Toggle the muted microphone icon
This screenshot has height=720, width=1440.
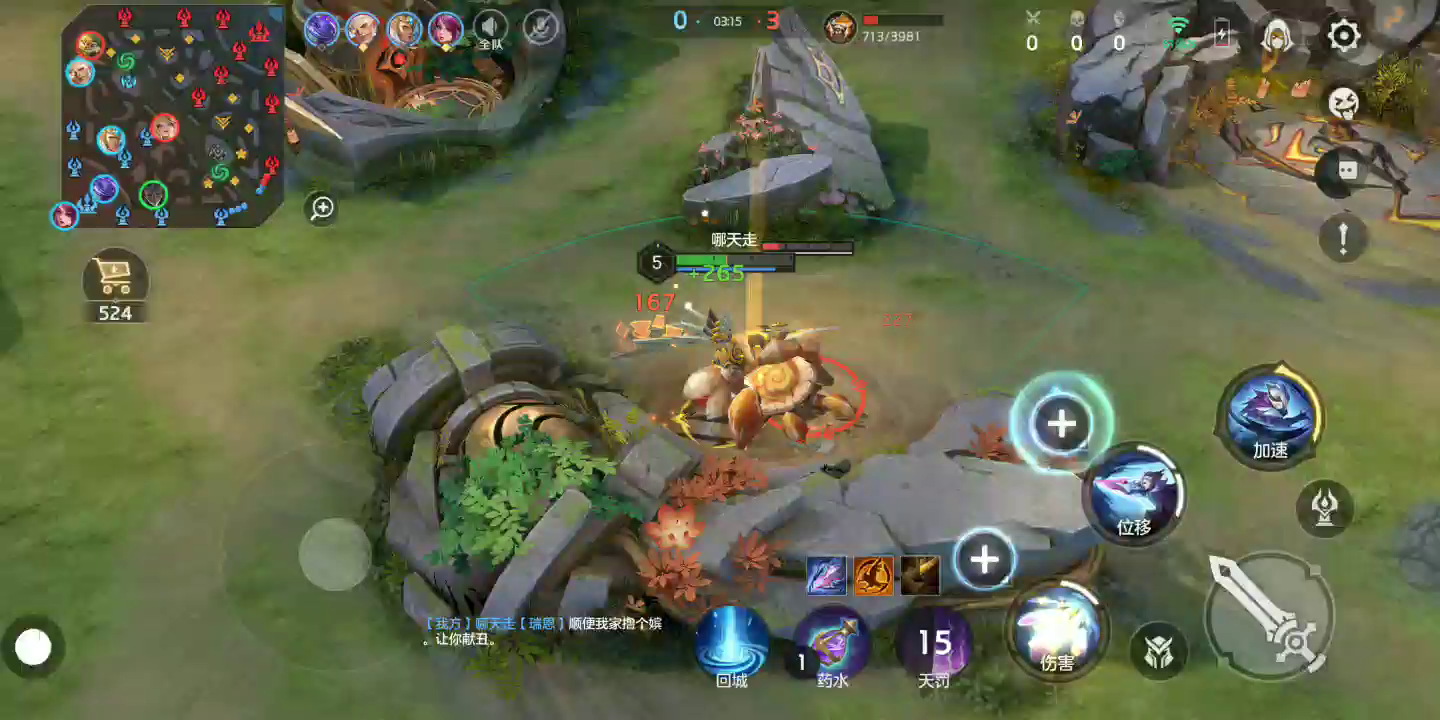pyautogui.click(x=541, y=28)
